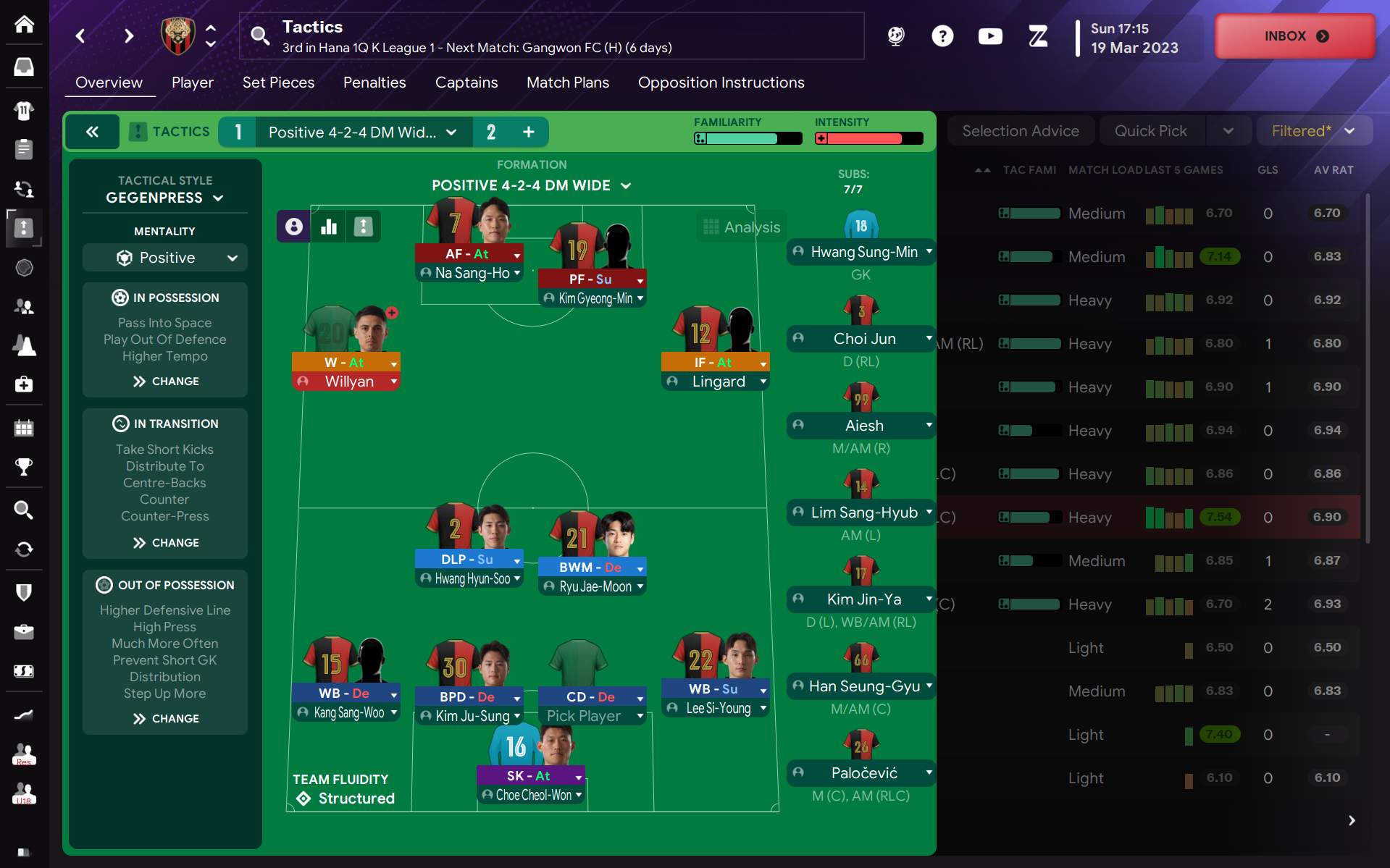The height and width of the screenshot is (868, 1390).
Task: Open the in-game YouTube icon
Action: pos(990,35)
